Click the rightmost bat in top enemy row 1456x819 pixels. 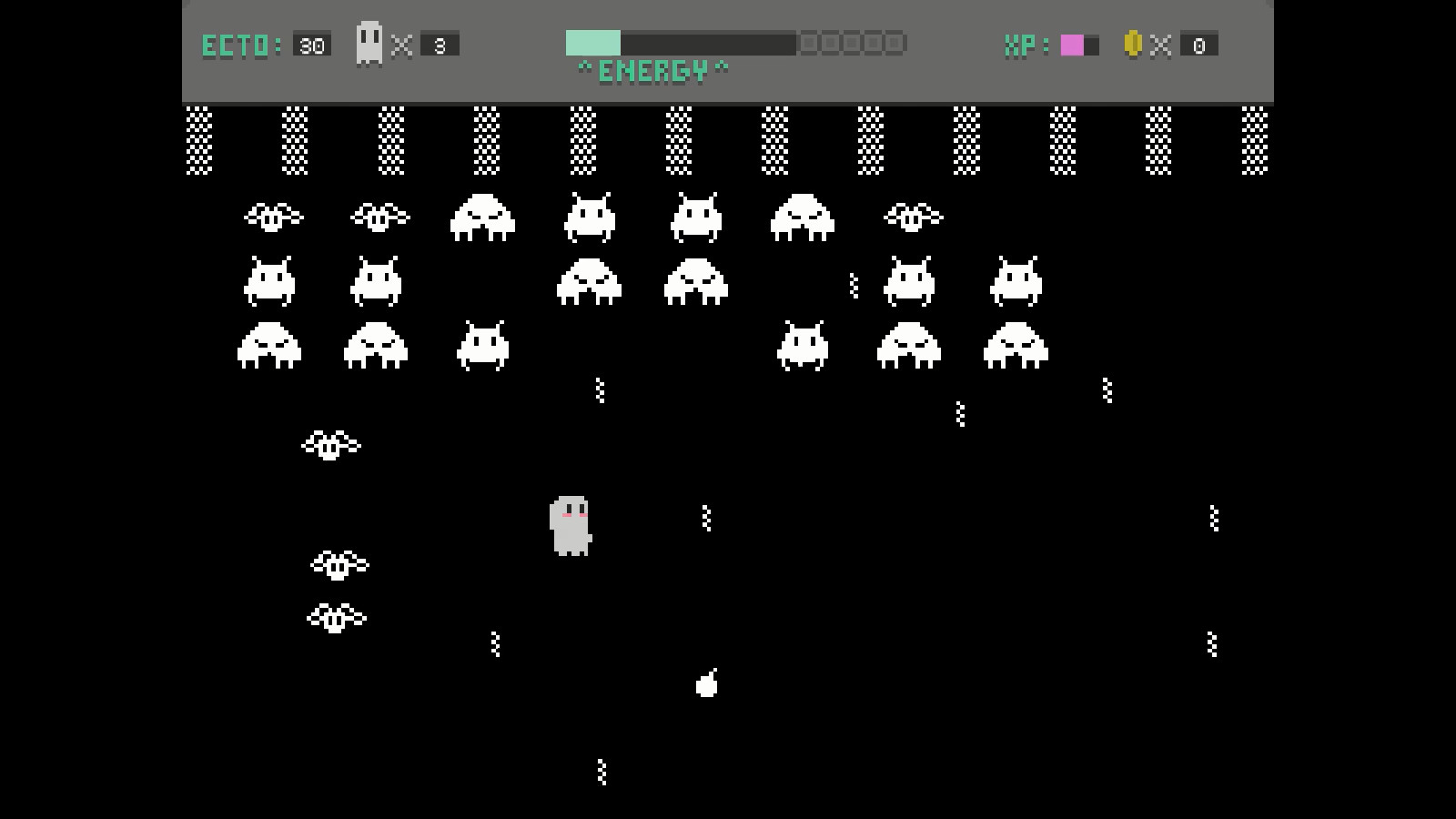coord(913,217)
